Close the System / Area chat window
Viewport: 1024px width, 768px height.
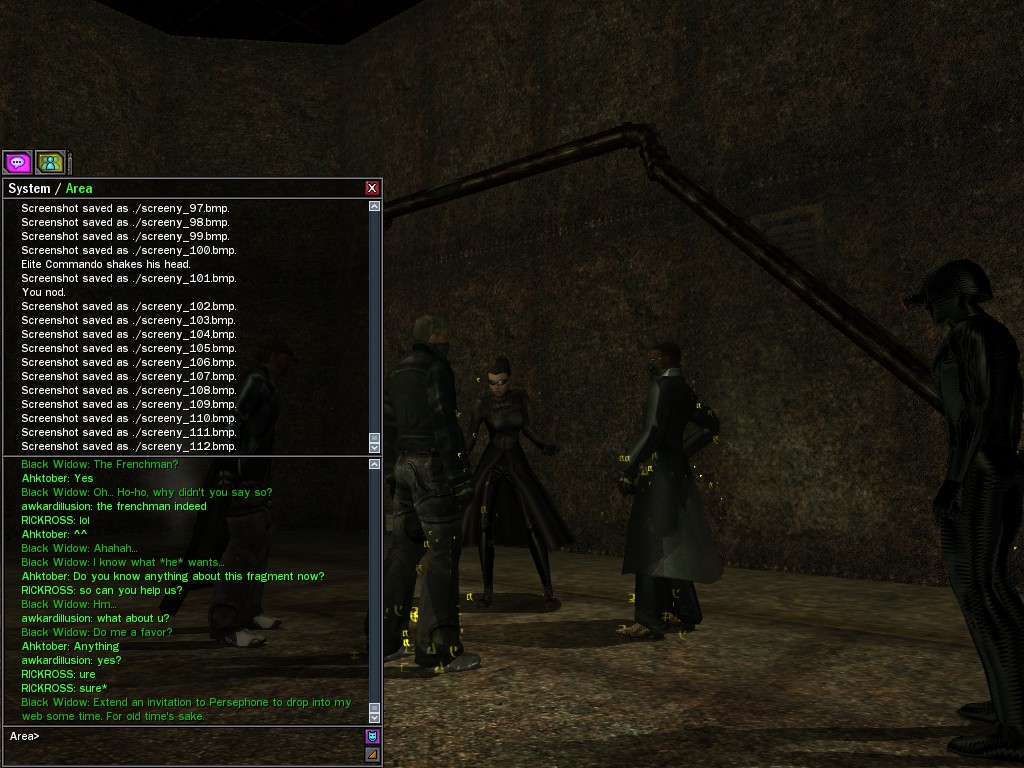coord(372,188)
